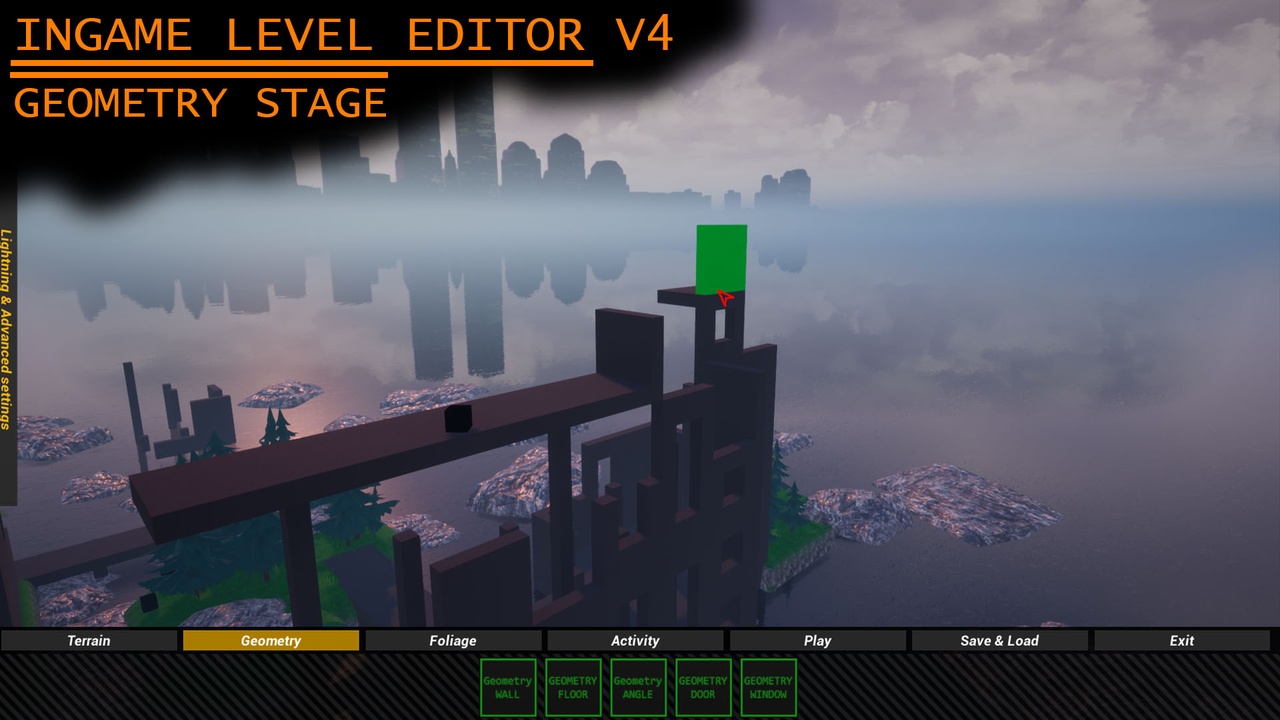Enter Play mode to test the level
This screenshot has width=1280, height=720.
pos(817,640)
